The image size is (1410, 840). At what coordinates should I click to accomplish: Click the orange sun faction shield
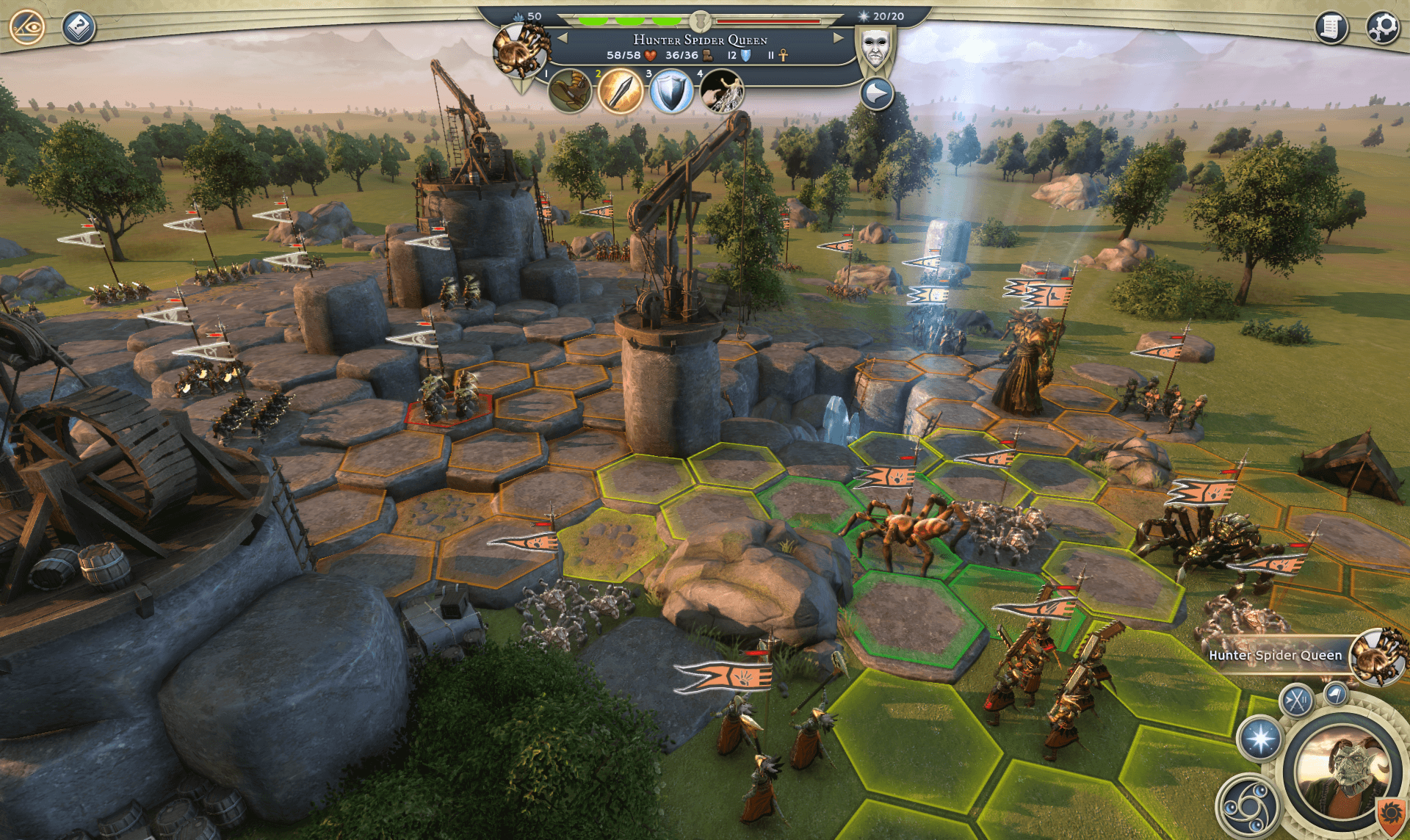click(1389, 814)
